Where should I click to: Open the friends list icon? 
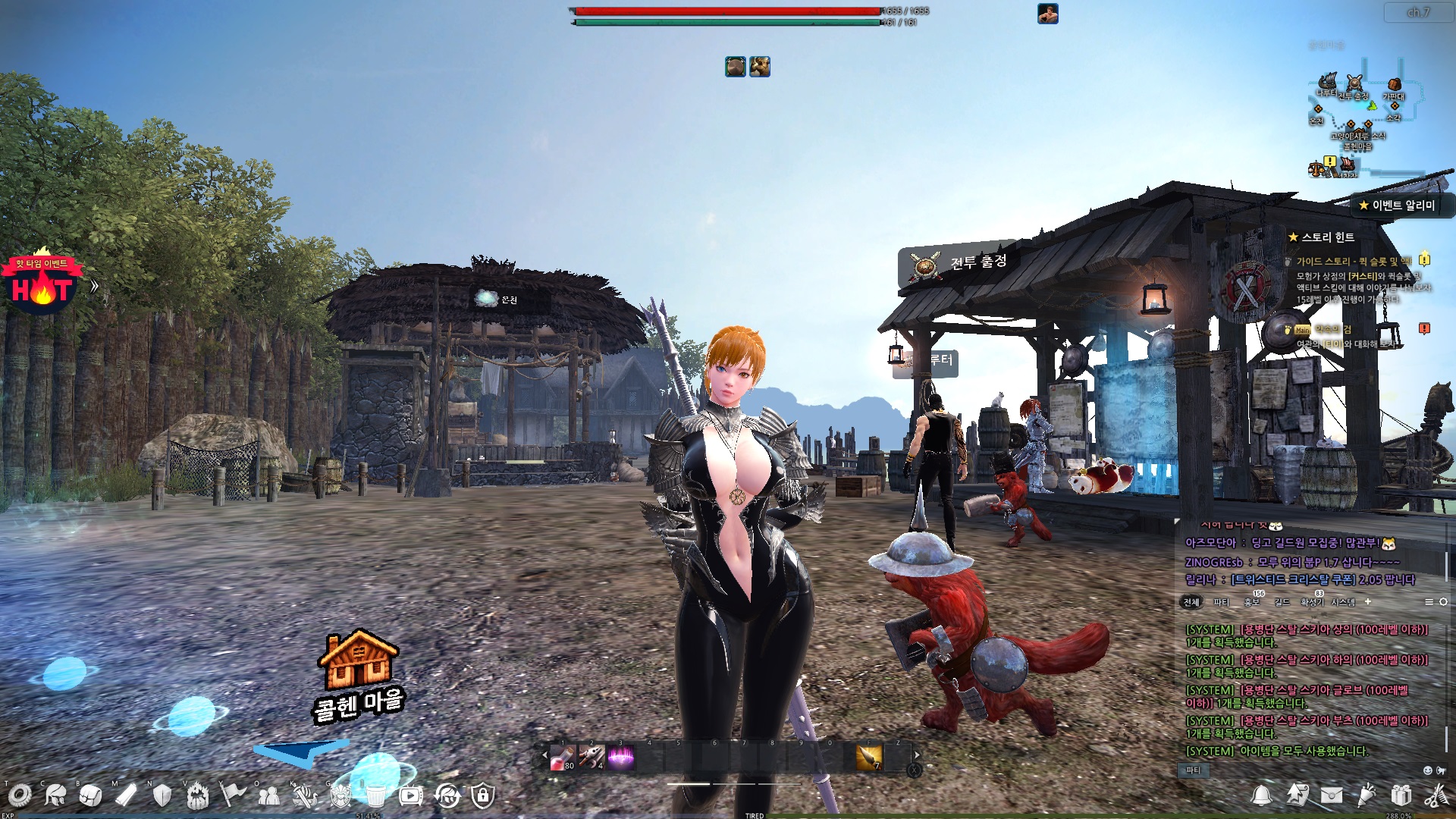(x=268, y=795)
